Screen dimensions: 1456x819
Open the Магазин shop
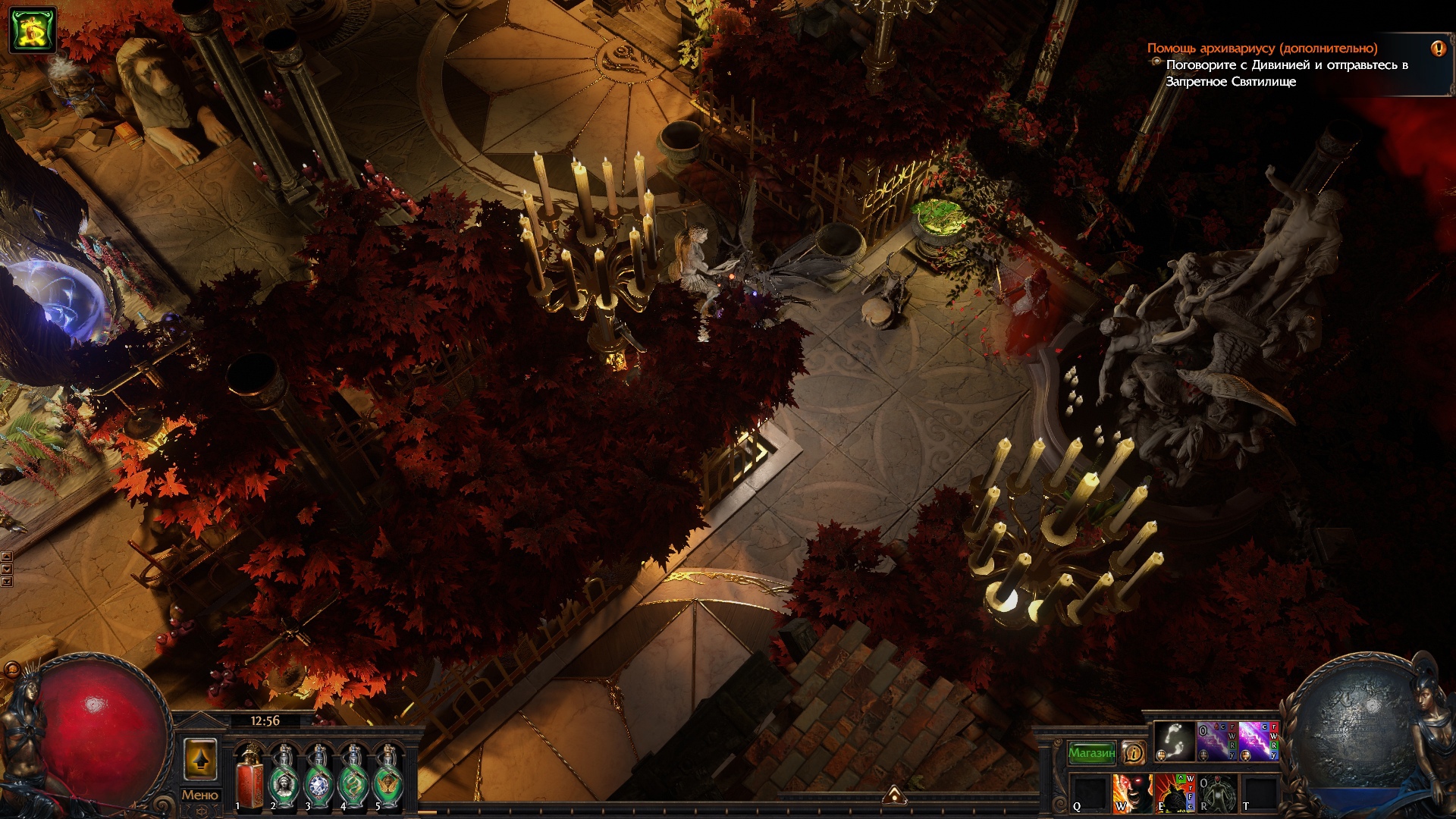1091,752
